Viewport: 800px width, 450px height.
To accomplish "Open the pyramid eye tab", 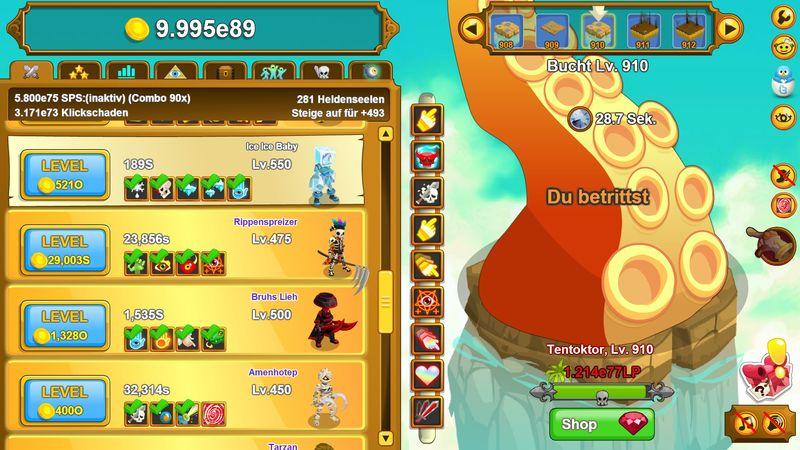I will tap(173, 72).
